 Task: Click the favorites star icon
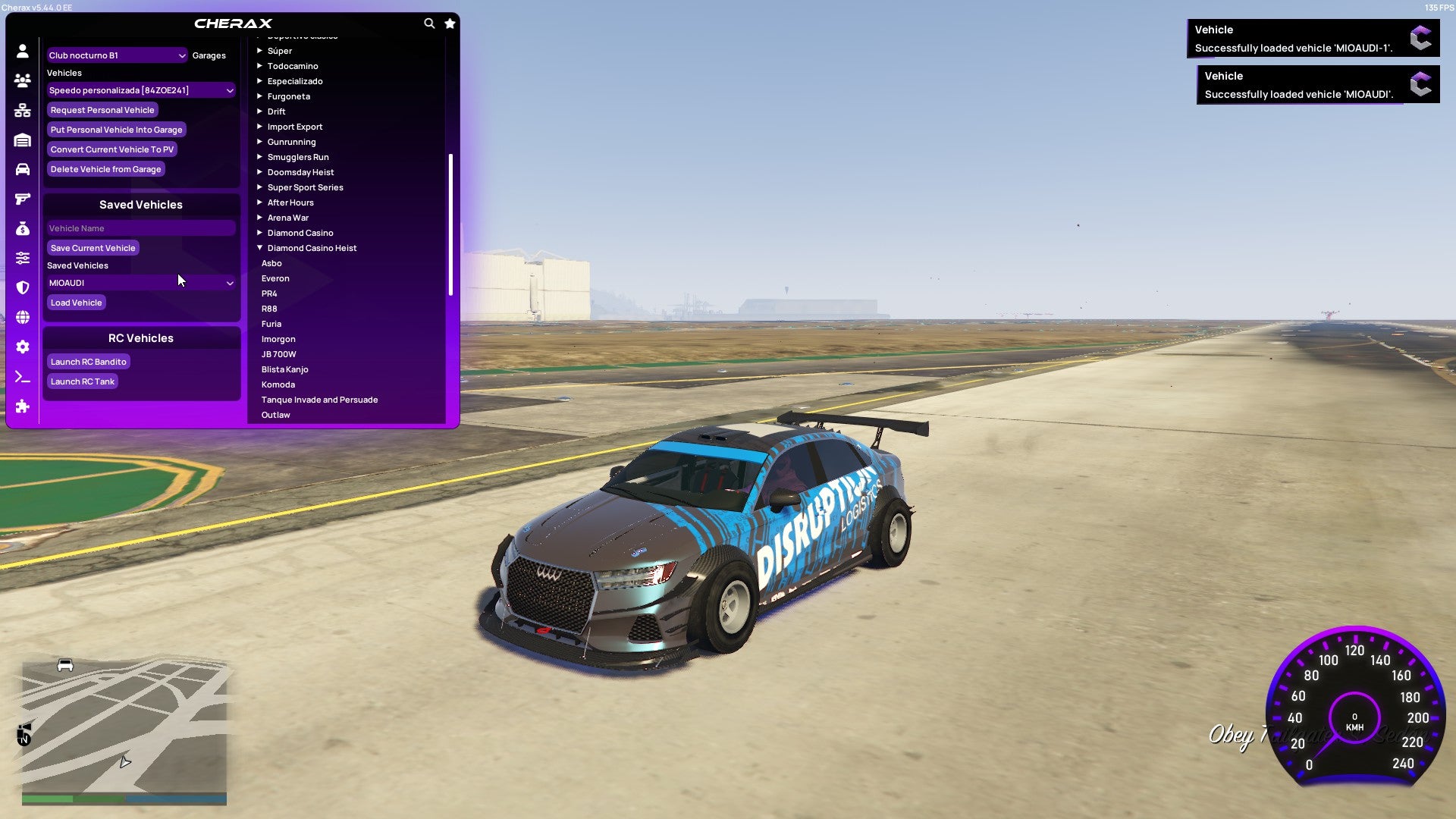click(450, 24)
